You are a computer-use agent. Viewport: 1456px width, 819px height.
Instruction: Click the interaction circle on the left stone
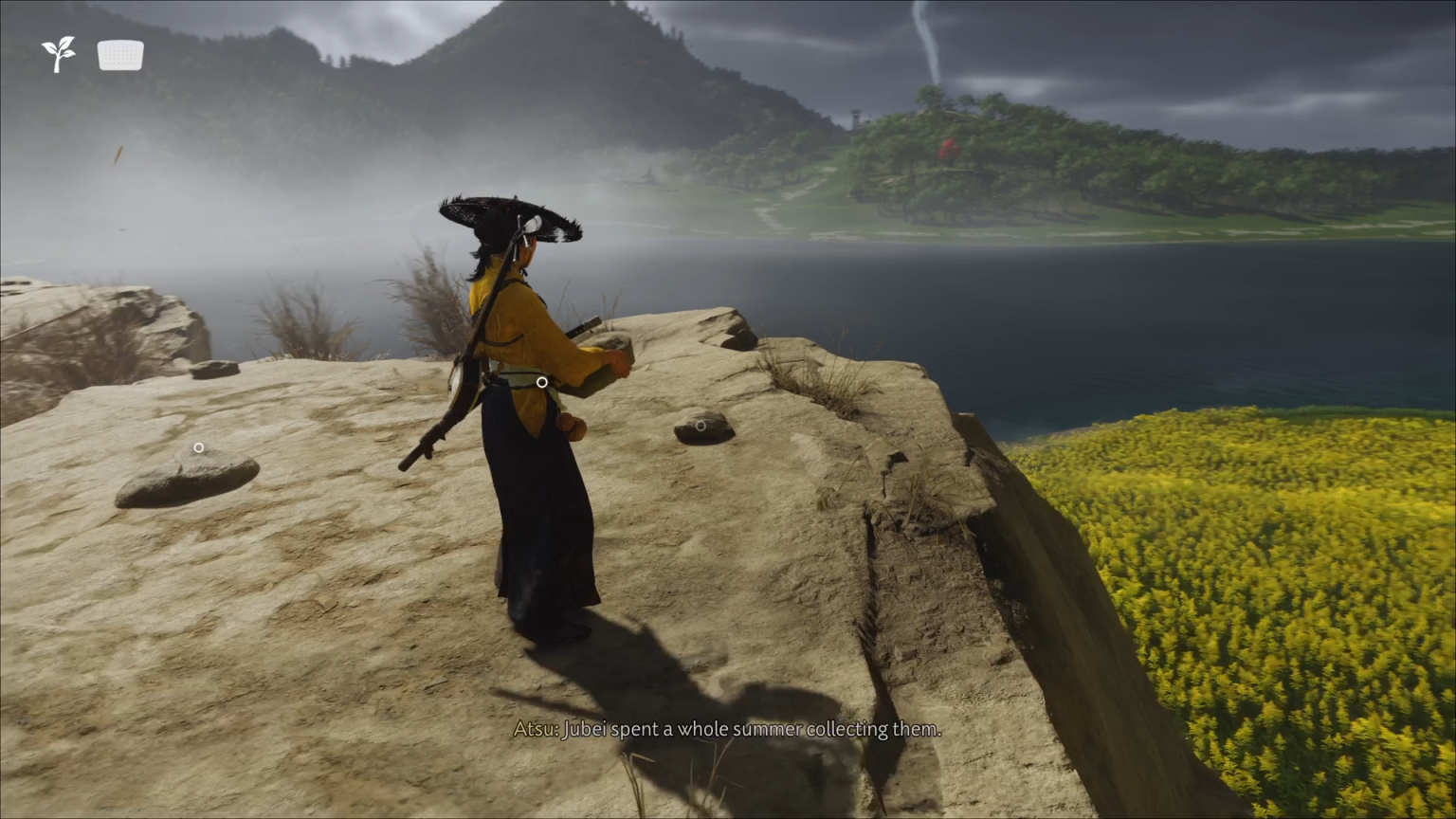point(199,446)
